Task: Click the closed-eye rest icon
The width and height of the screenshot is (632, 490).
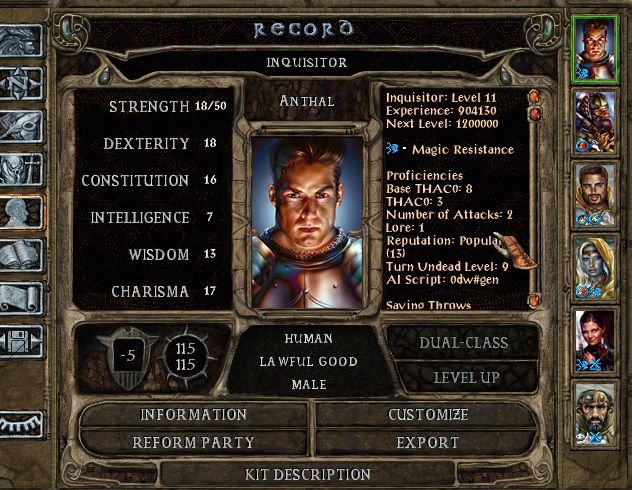Action: 20,425
